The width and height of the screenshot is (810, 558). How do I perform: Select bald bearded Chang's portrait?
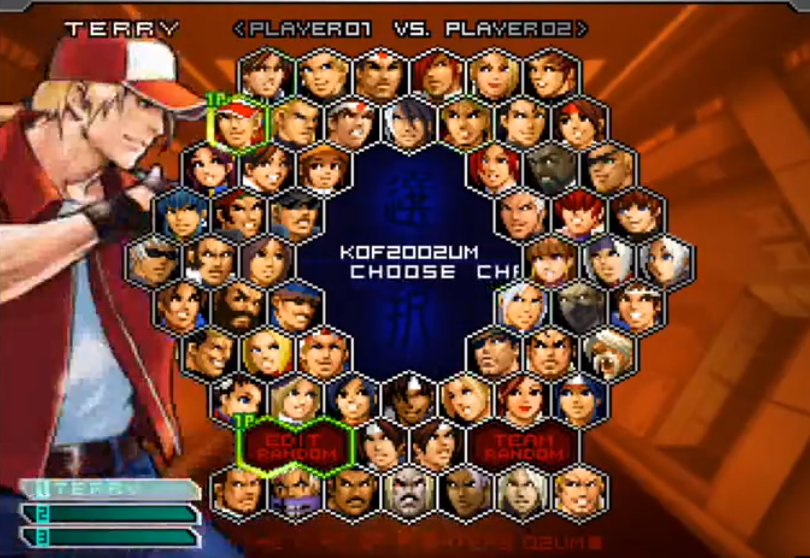(239, 305)
